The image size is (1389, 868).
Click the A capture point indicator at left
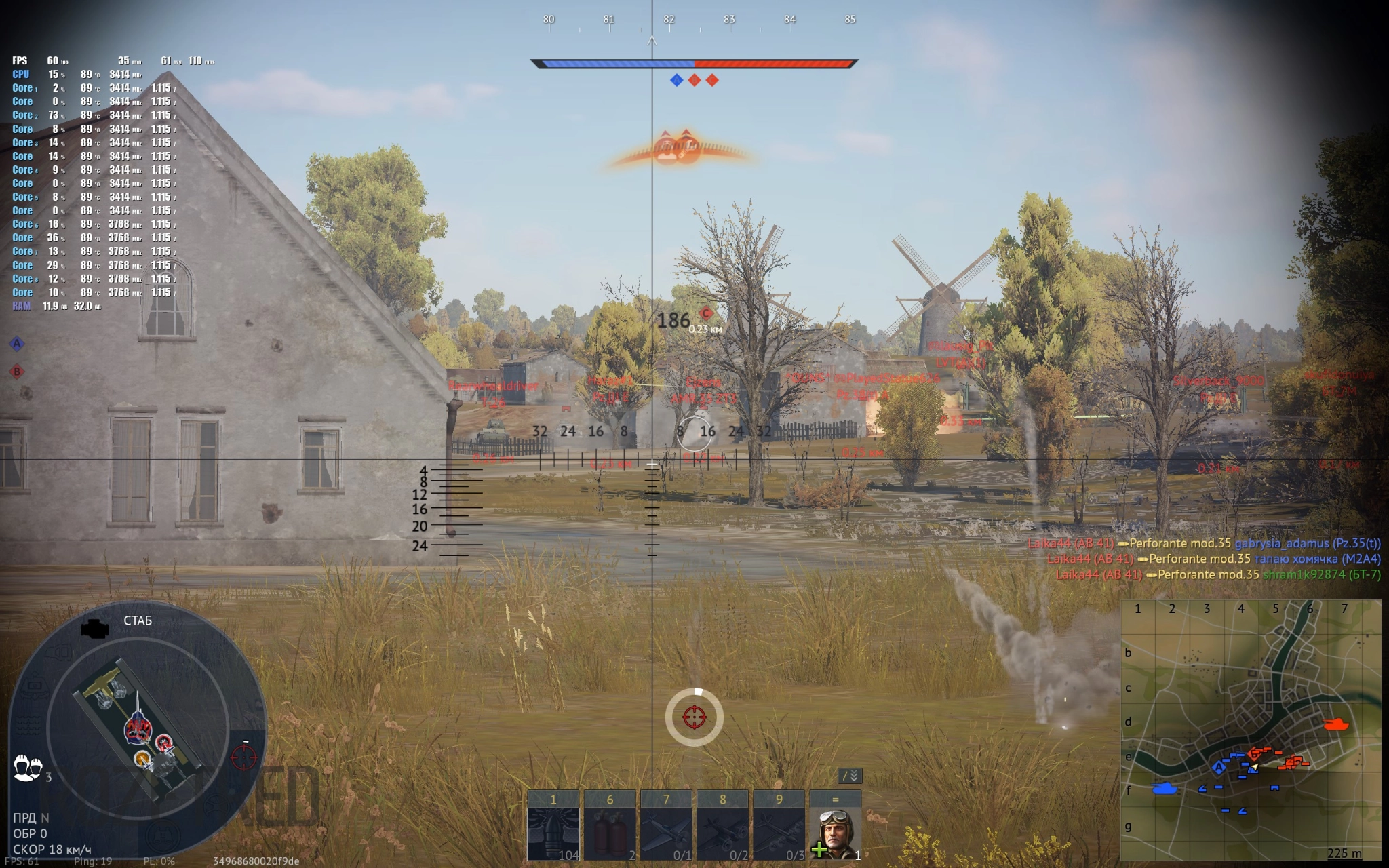coord(17,344)
